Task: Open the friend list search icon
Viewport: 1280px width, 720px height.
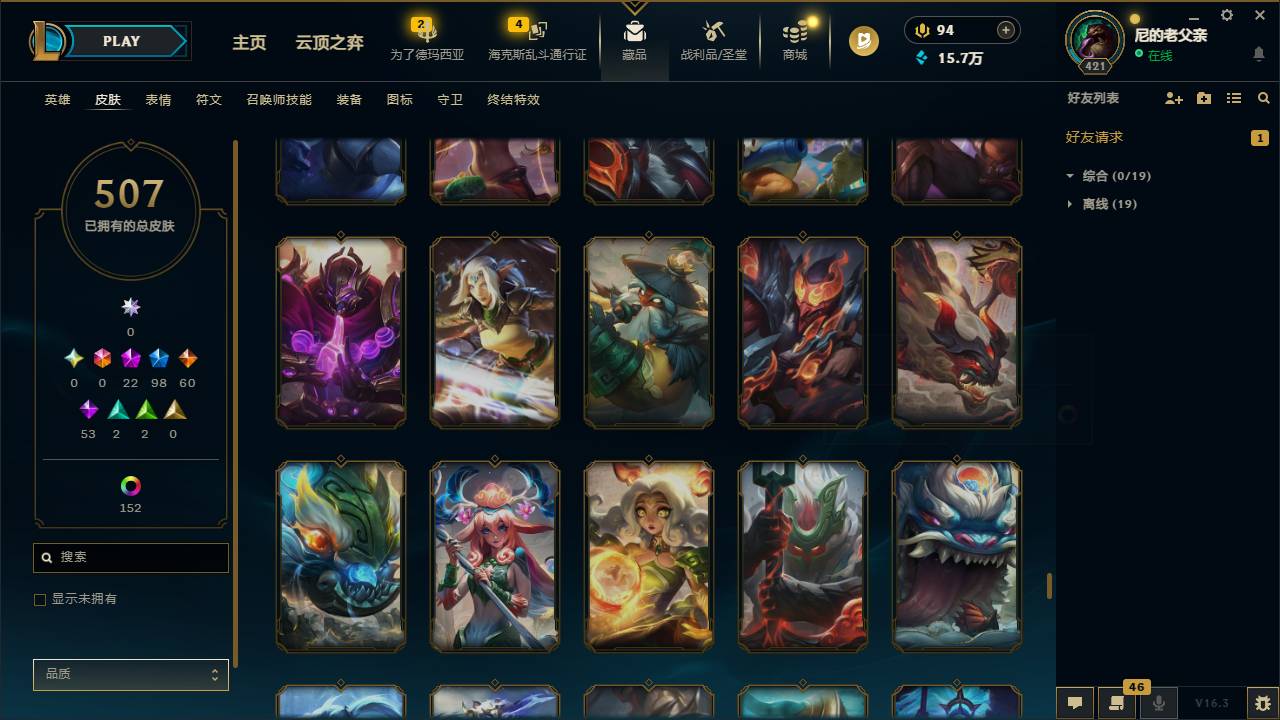Action: coord(1264,98)
